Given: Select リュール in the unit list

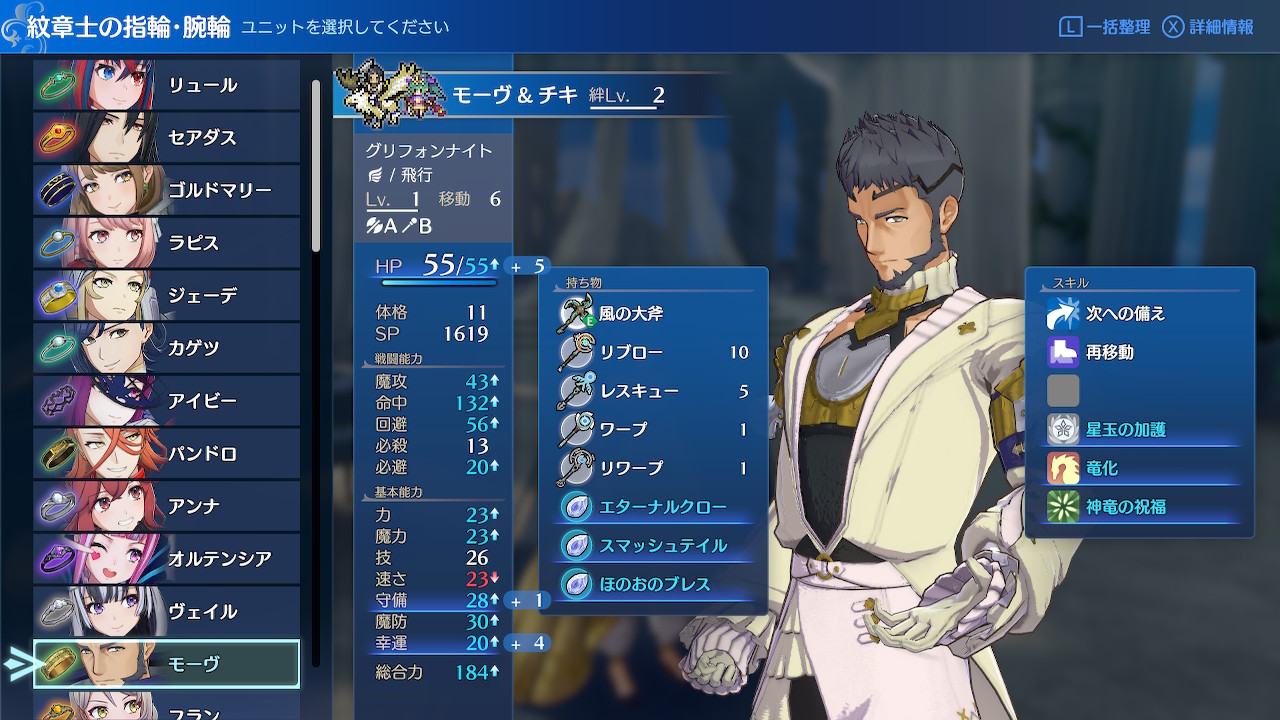Looking at the screenshot, I should tap(166, 85).
